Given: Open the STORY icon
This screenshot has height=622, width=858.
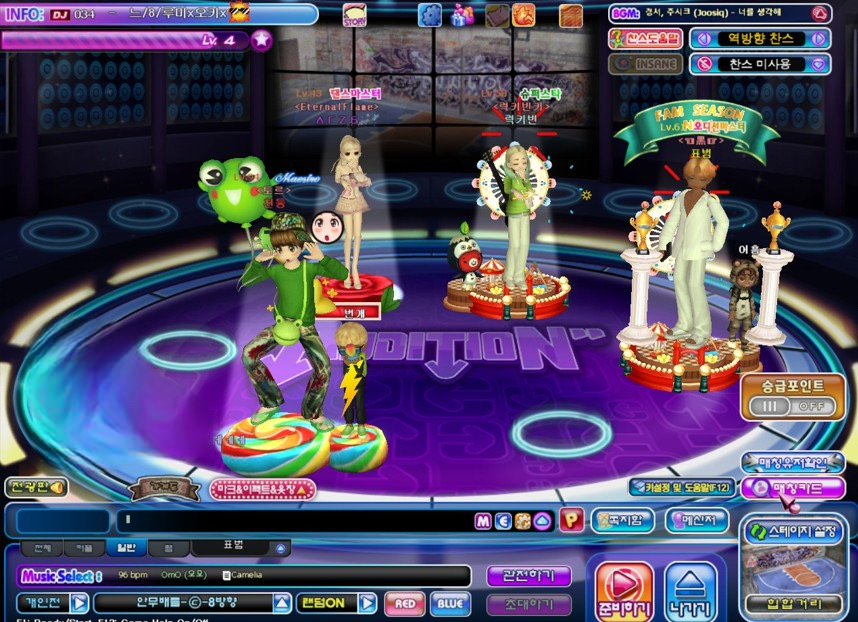Looking at the screenshot, I should pyautogui.click(x=355, y=15).
